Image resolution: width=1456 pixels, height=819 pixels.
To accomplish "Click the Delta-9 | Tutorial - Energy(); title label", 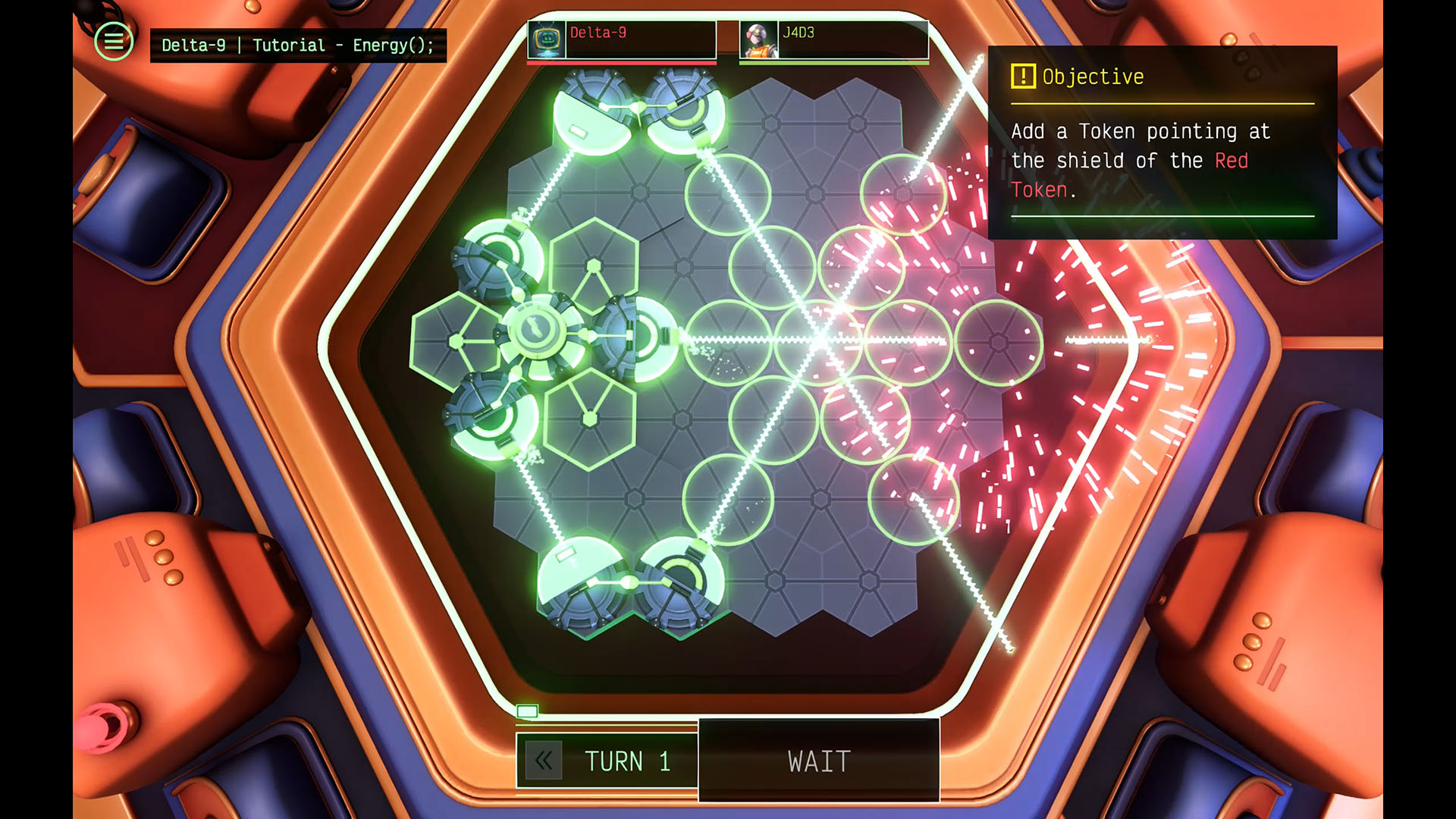I will (x=297, y=45).
